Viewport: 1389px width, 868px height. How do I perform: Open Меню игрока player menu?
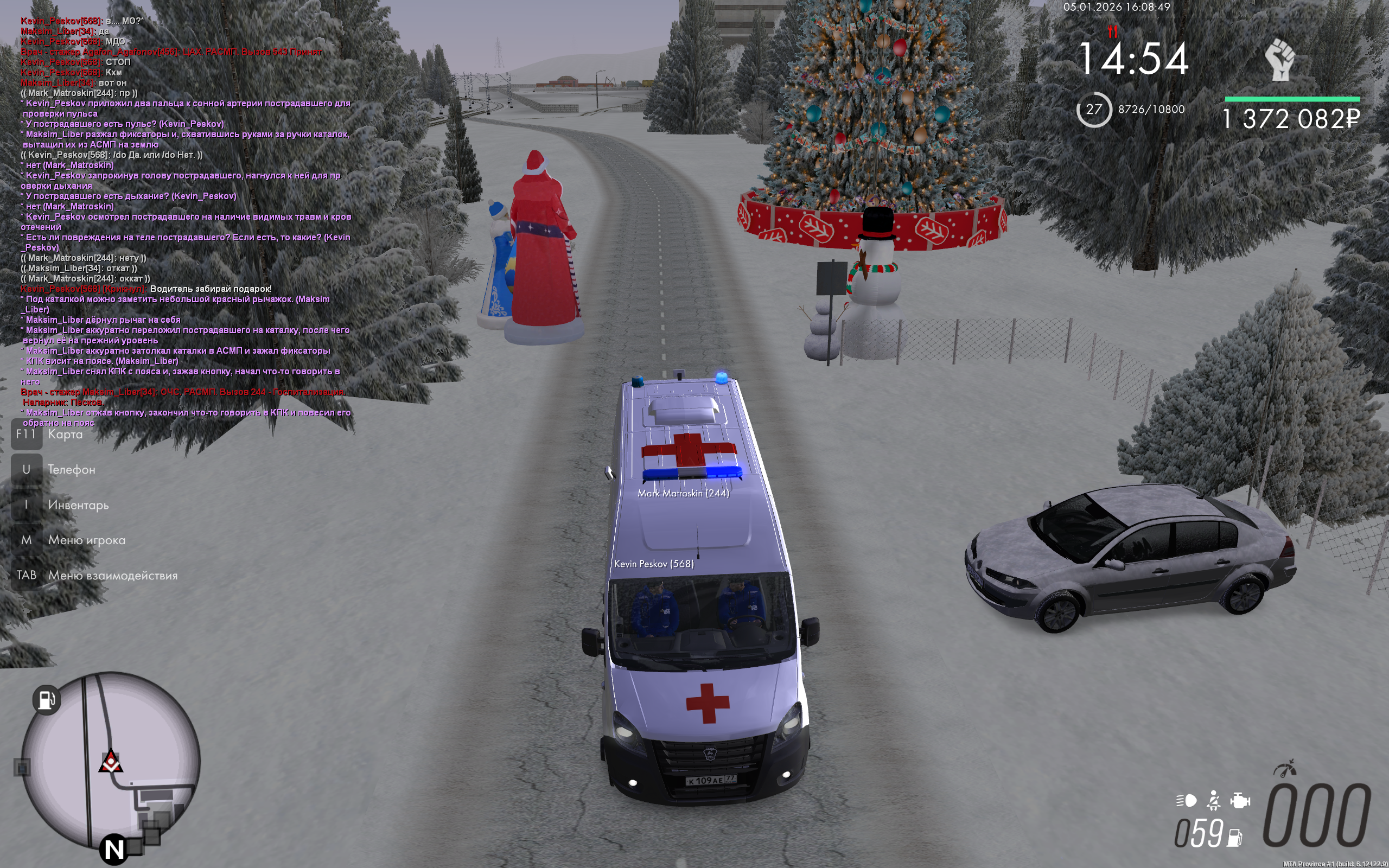(86, 540)
